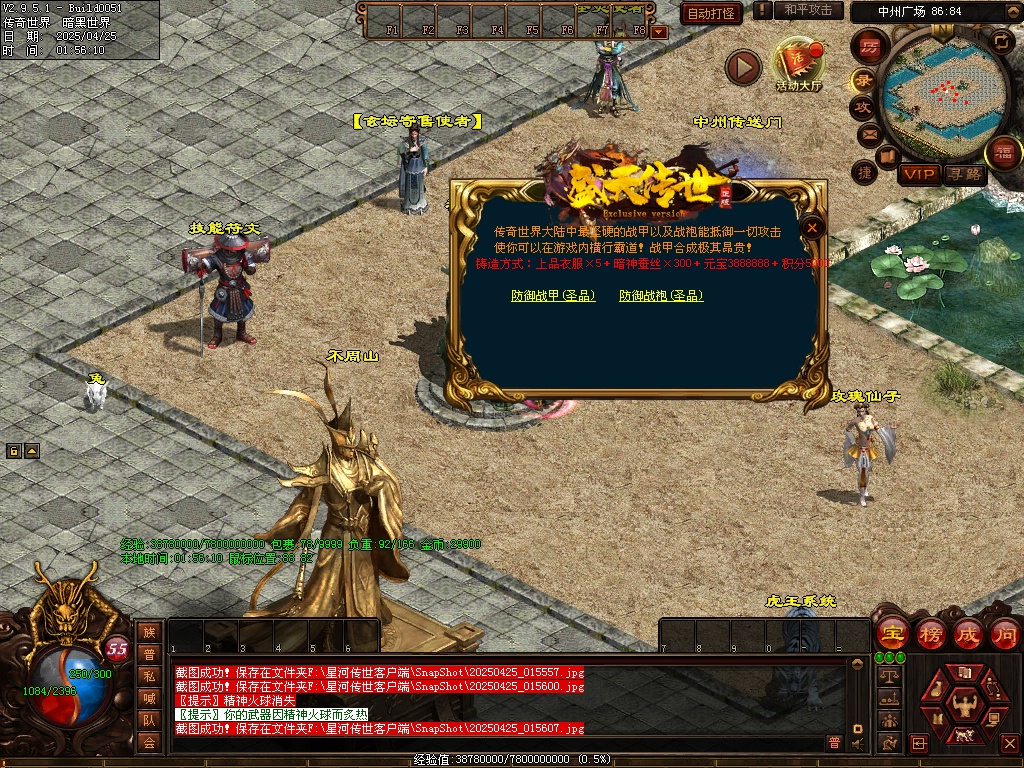Open the VIP panel
The width and height of the screenshot is (1024, 768).
(x=918, y=174)
